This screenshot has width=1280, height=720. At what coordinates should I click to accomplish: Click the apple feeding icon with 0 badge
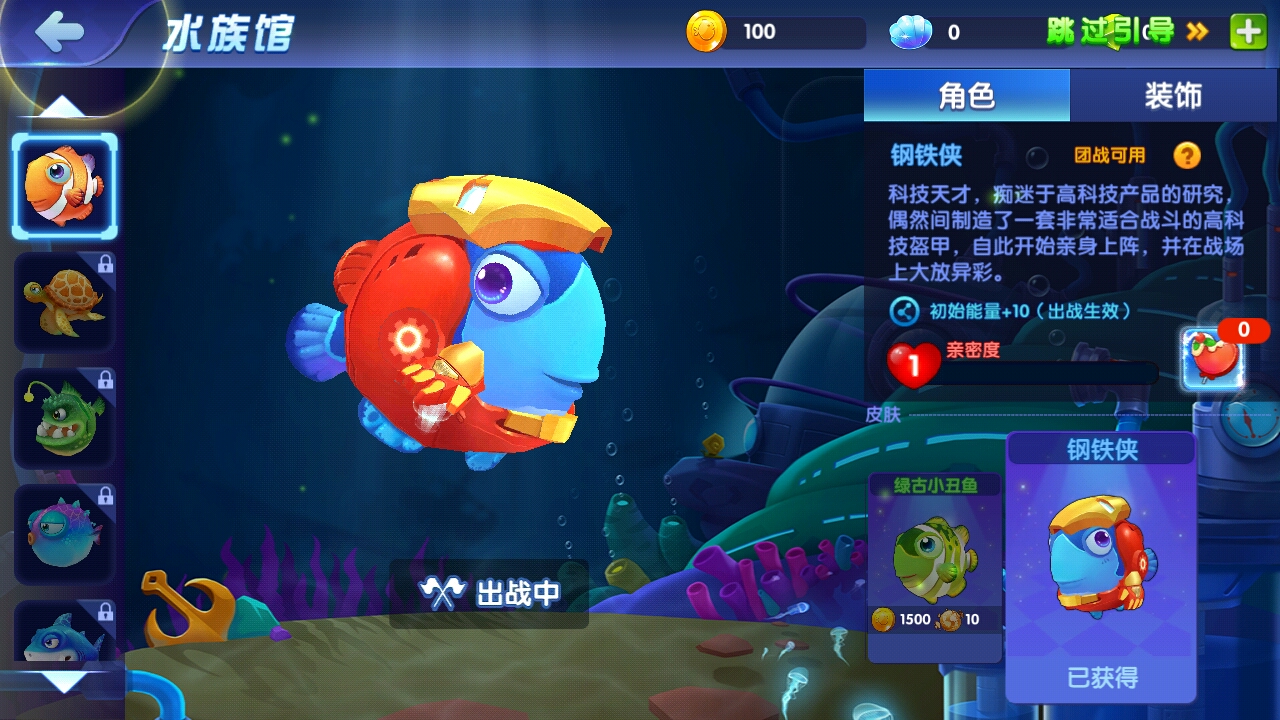pos(1212,360)
